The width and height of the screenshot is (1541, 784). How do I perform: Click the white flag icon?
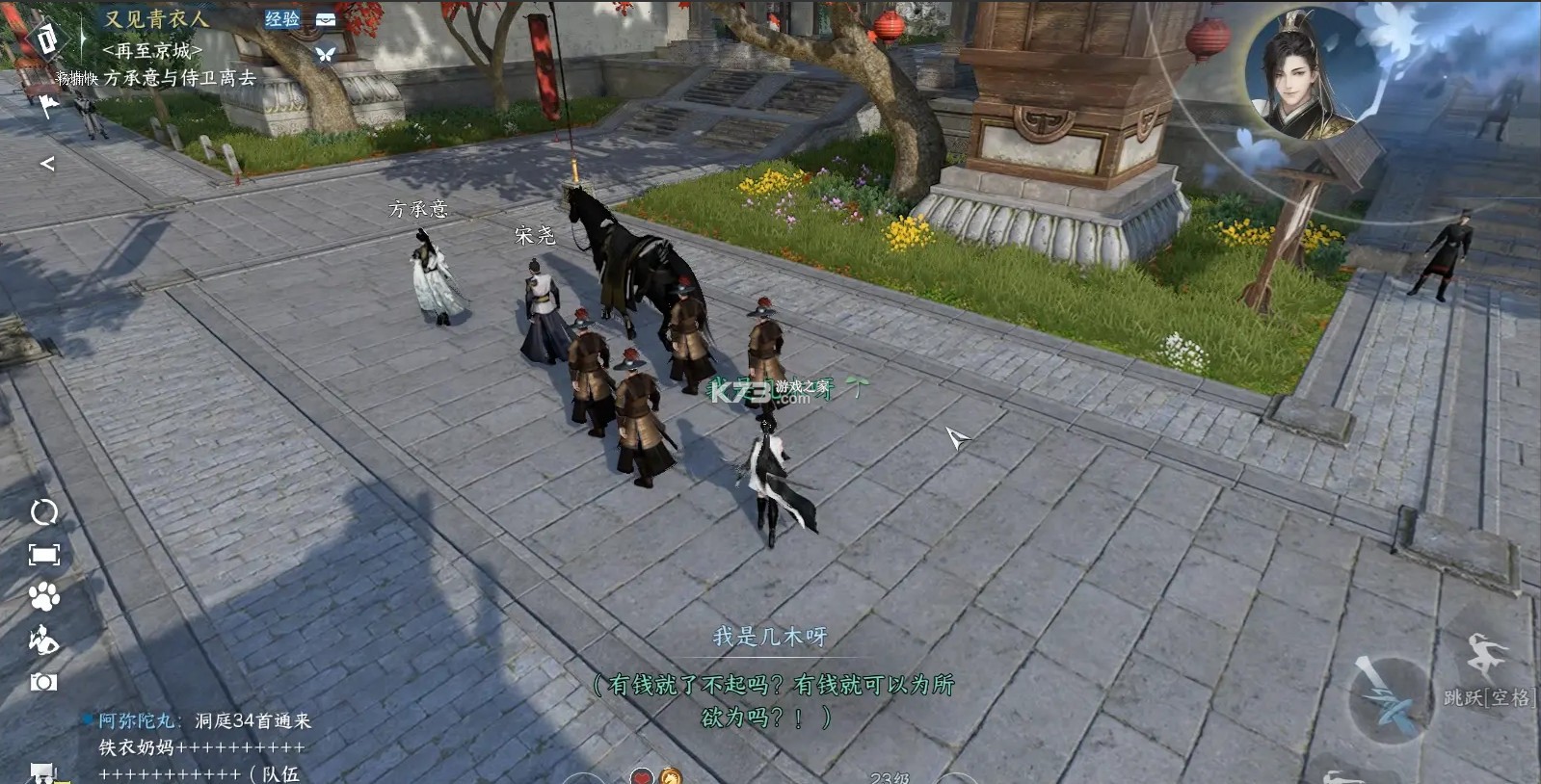47,104
